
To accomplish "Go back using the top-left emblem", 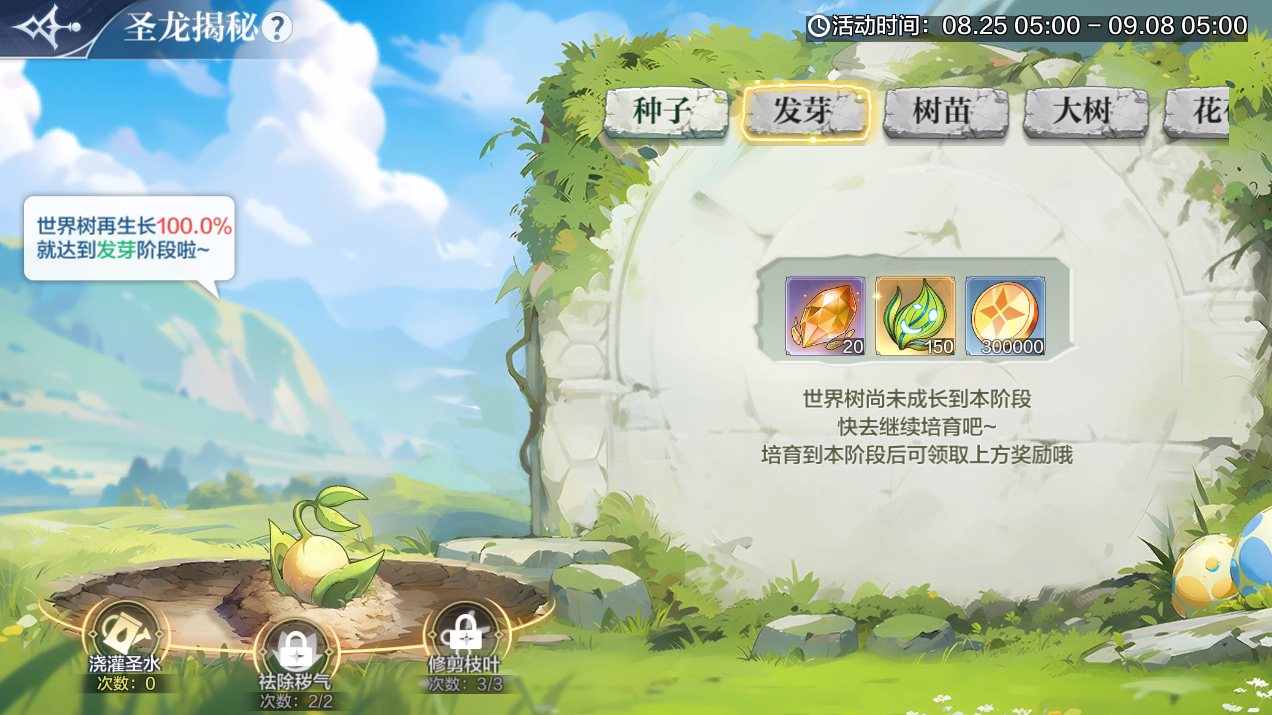I will pos(42,27).
